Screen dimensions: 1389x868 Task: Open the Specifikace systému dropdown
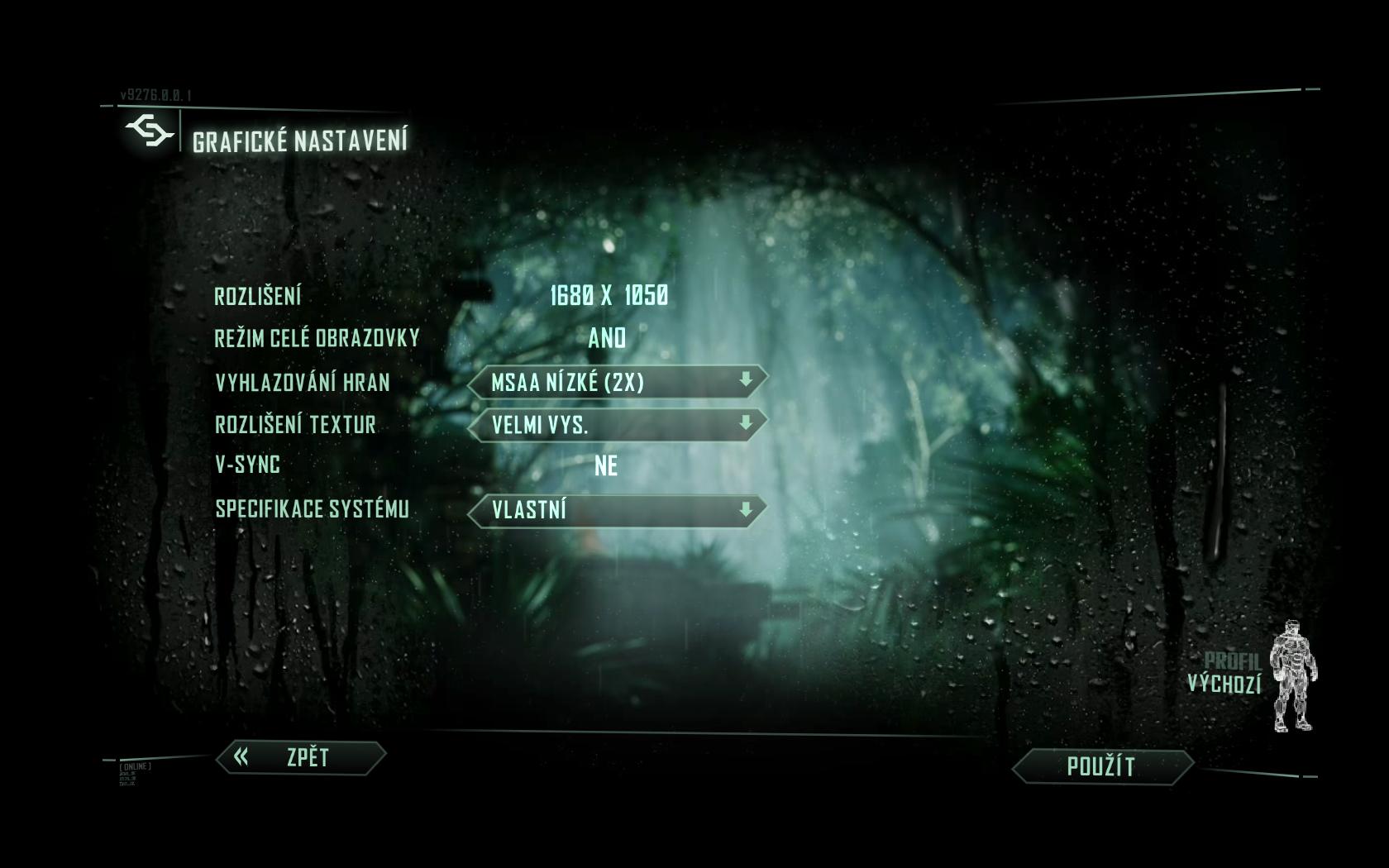(x=617, y=509)
